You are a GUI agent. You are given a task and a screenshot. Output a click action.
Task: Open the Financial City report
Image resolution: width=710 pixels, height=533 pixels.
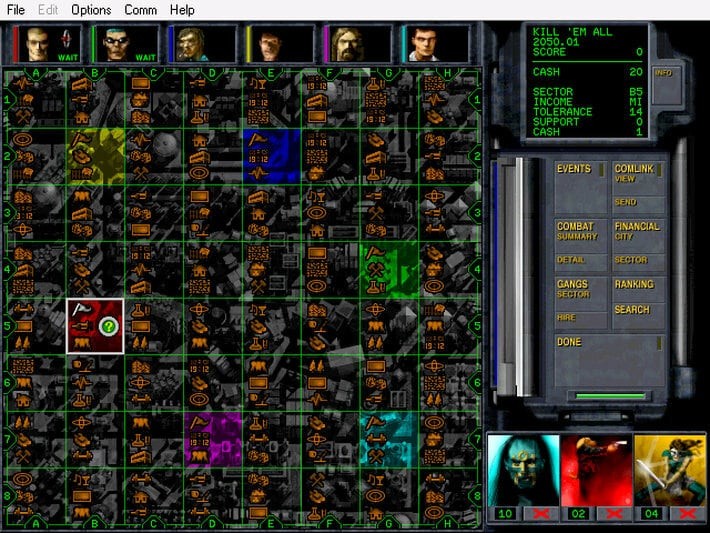coord(637,231)
